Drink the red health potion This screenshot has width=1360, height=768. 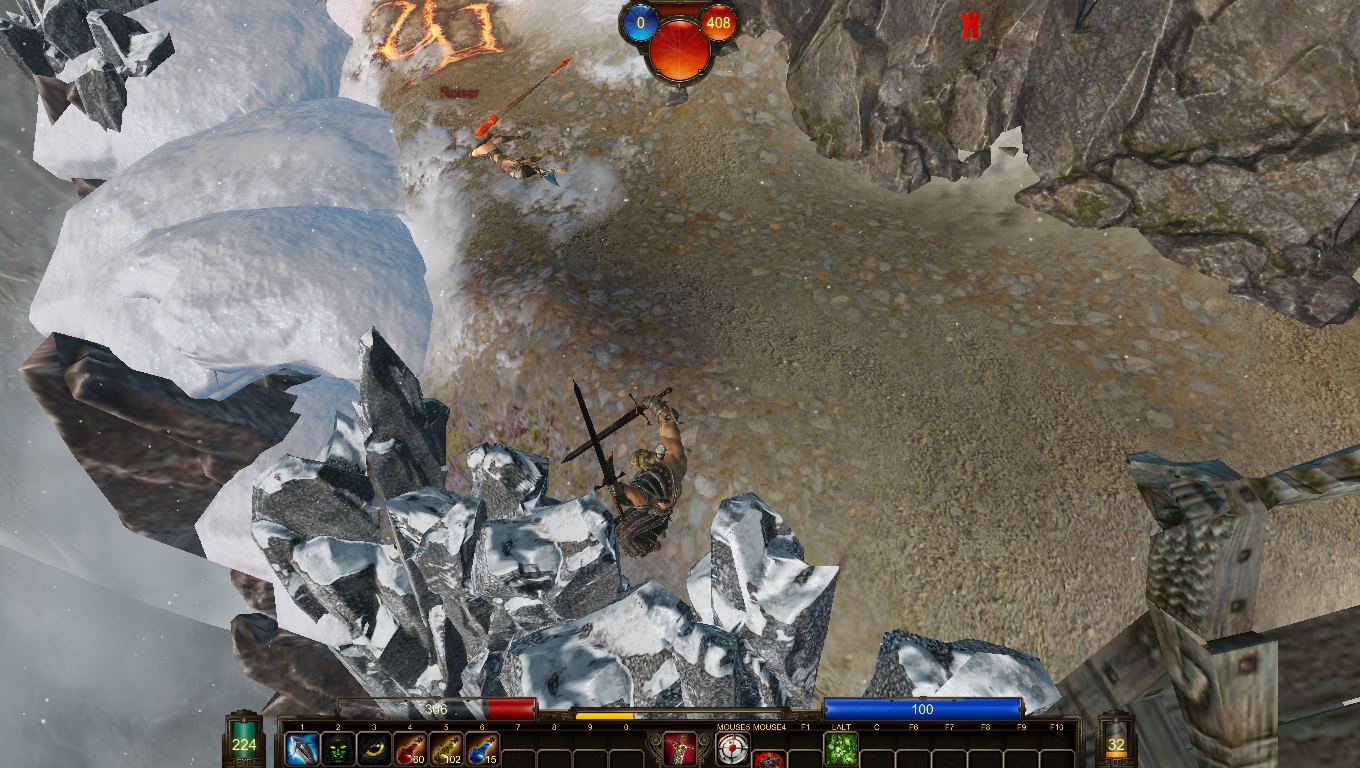click(x=410, y=748)
